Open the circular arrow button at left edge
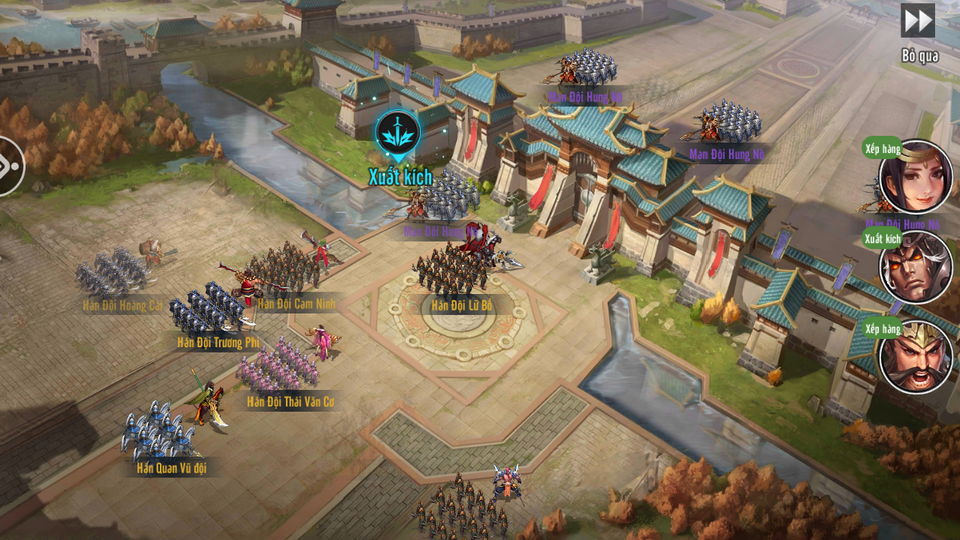Image resolution: width=960 pixels, height=540 pixels. pyautogui.click(x=8, y=165)
